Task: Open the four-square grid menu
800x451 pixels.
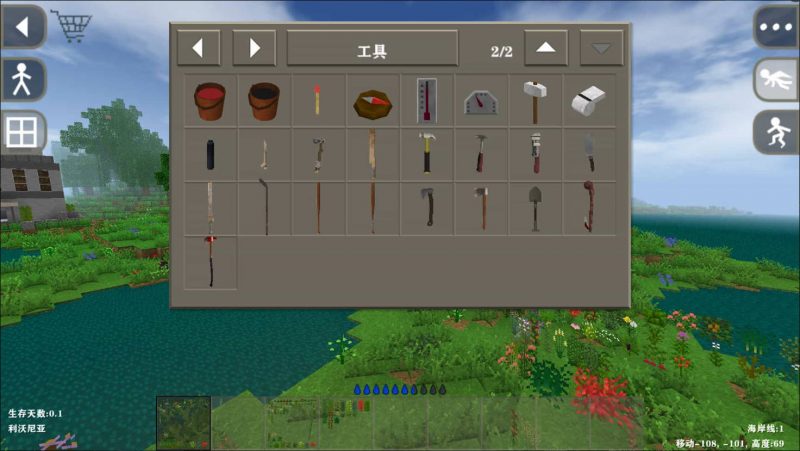Action: [x=22, y=132]
